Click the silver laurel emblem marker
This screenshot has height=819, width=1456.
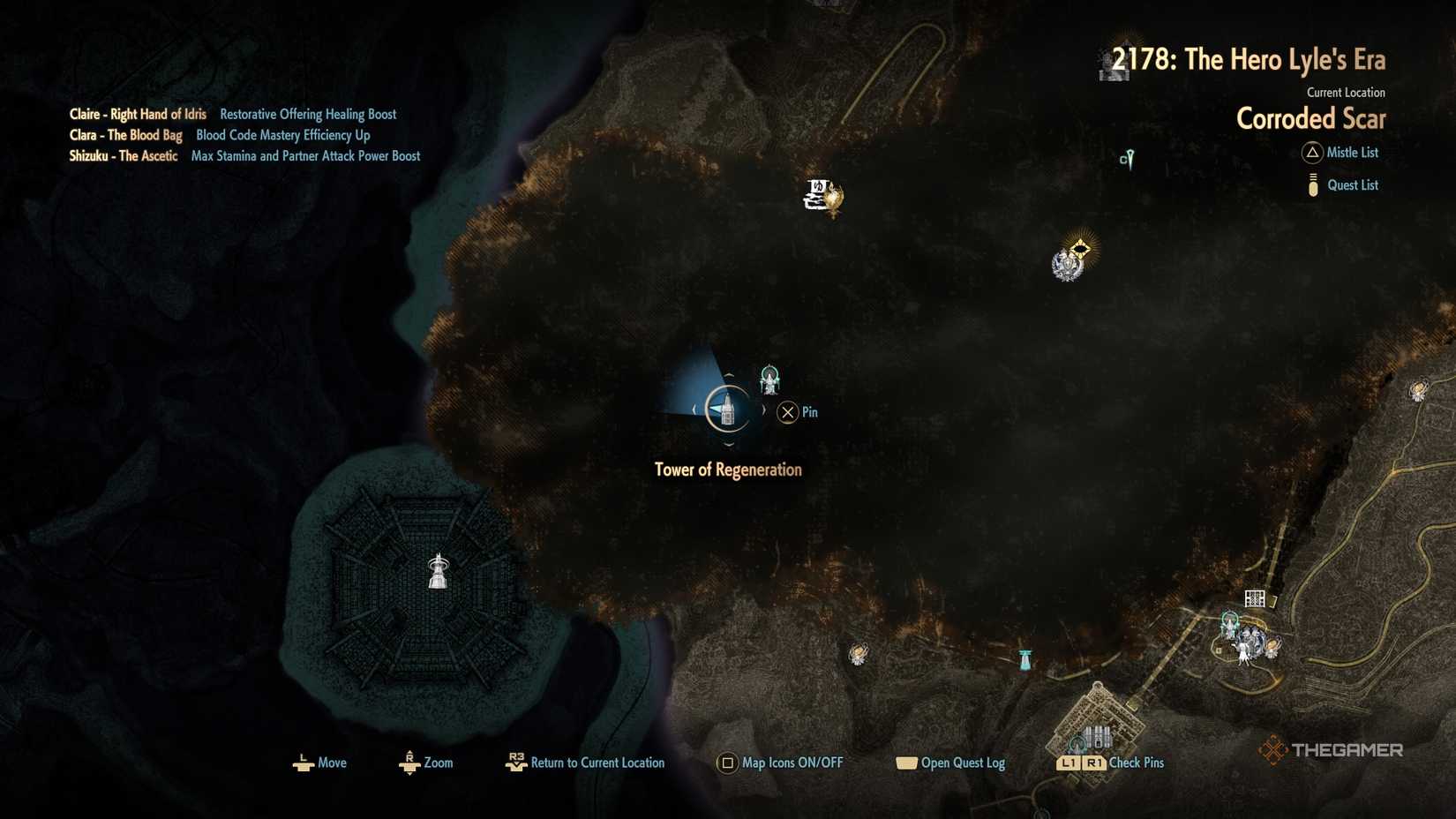point(1068,267)
